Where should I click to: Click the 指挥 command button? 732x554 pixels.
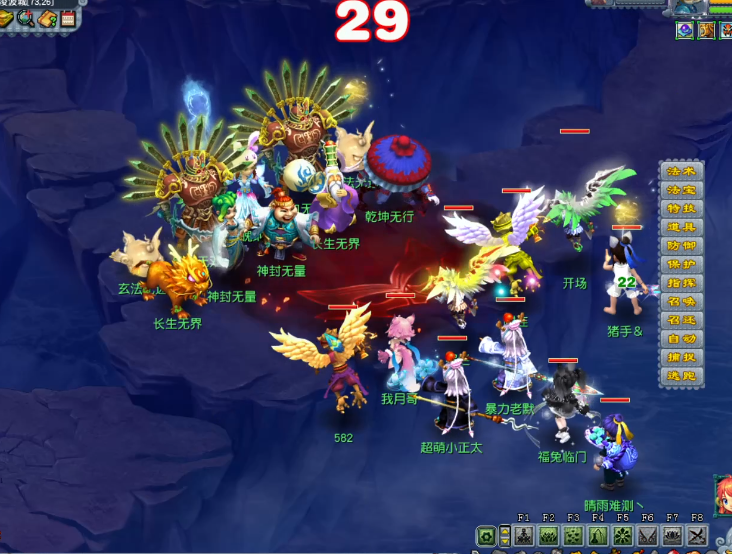click(681, 283)
